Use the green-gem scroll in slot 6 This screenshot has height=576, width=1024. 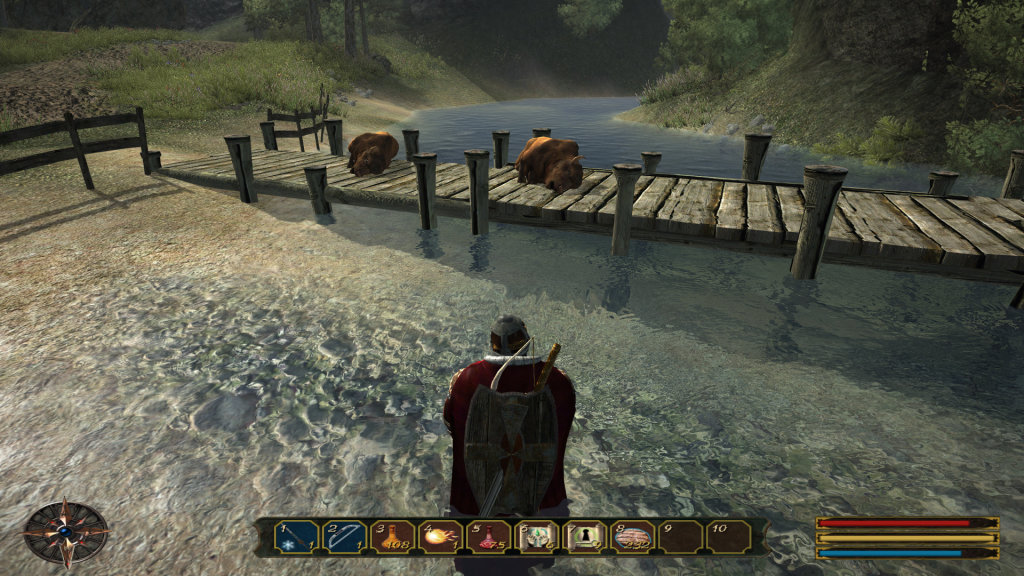[536, 537]
